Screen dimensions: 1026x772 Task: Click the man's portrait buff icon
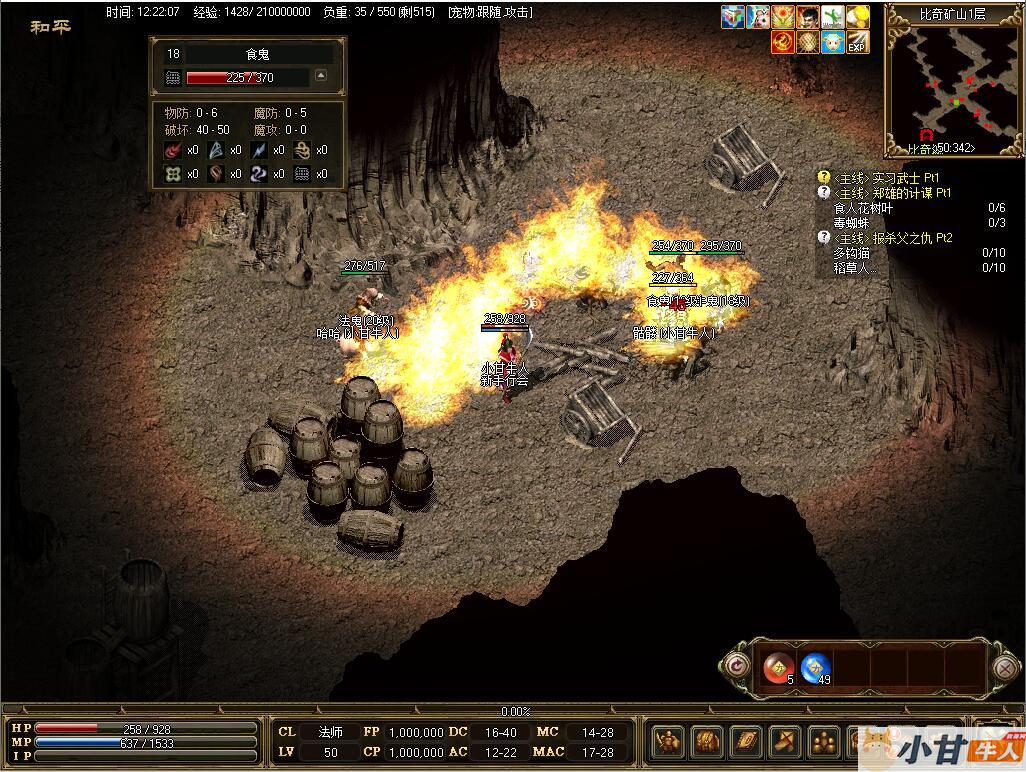tap(808, 17)
